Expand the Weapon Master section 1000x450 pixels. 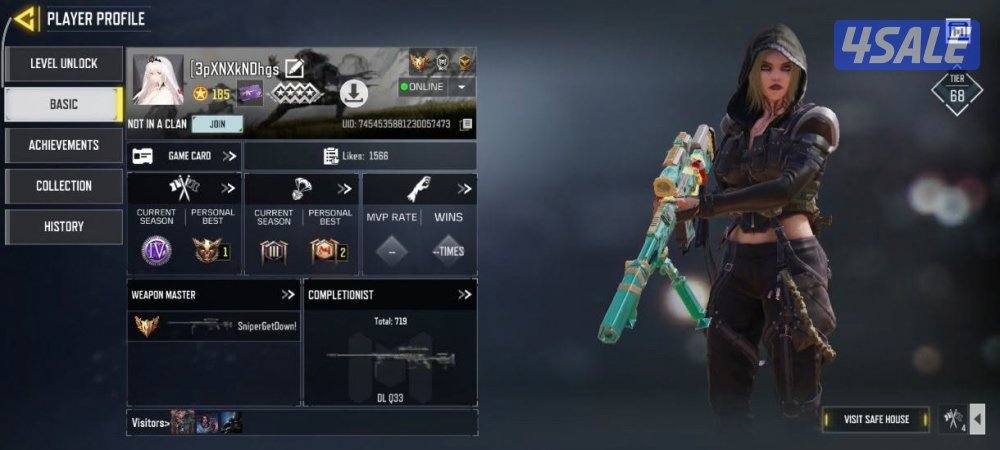pyautogui.click(x=288, y=295)
